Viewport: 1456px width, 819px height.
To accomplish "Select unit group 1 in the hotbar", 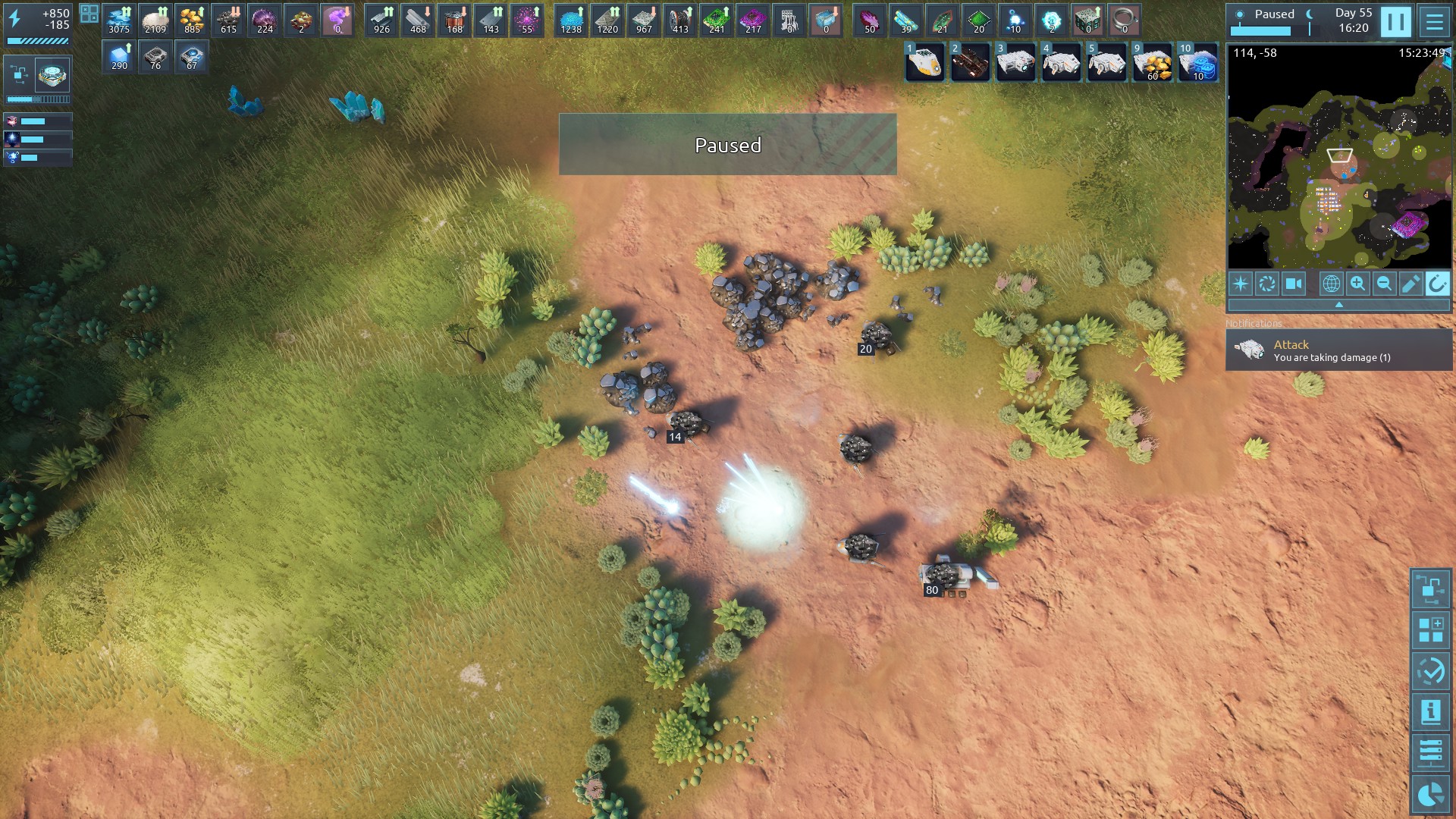I will click(925, 62).
